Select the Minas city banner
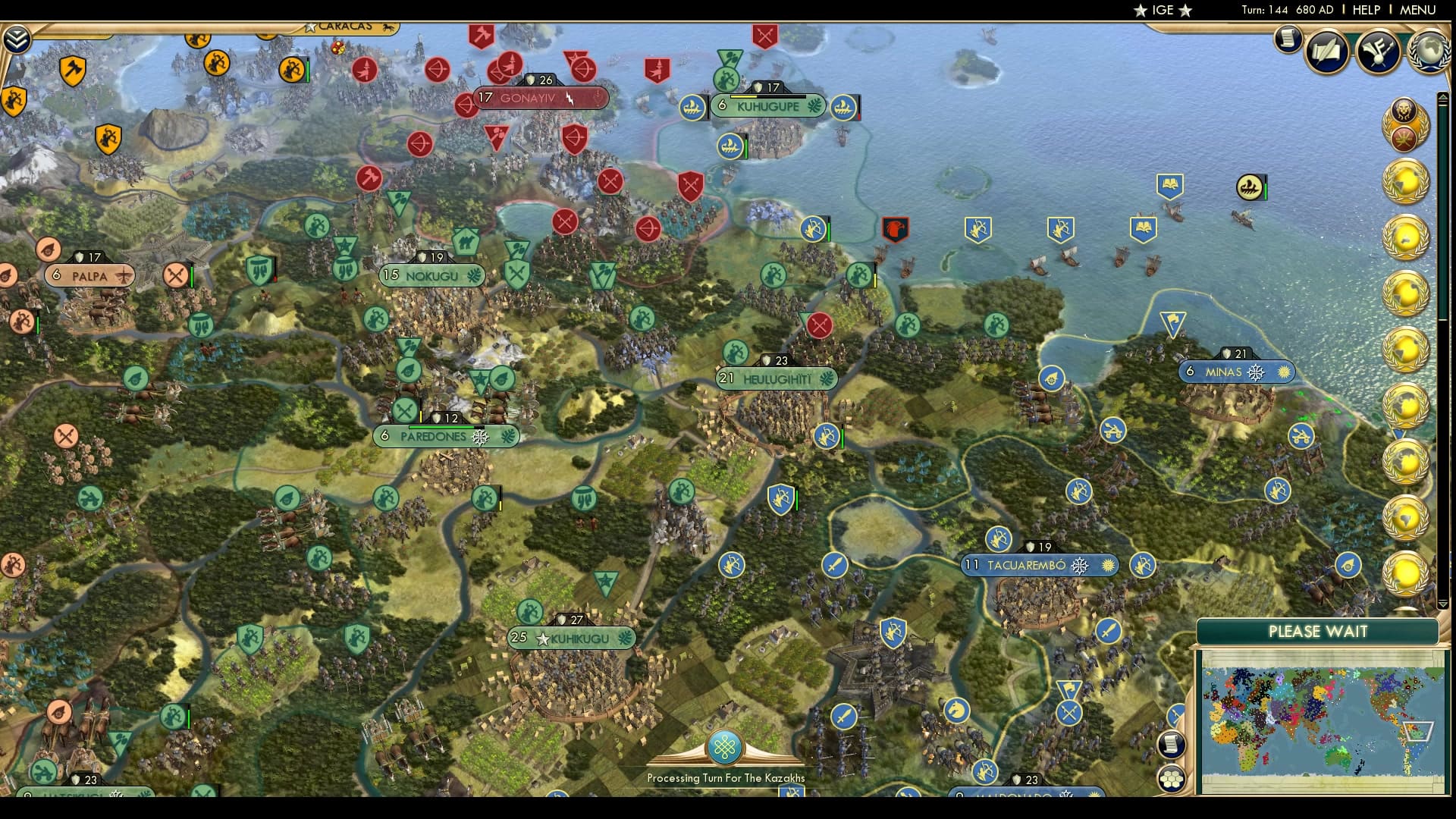1456x819 pixels. [x=1236, y=372]
